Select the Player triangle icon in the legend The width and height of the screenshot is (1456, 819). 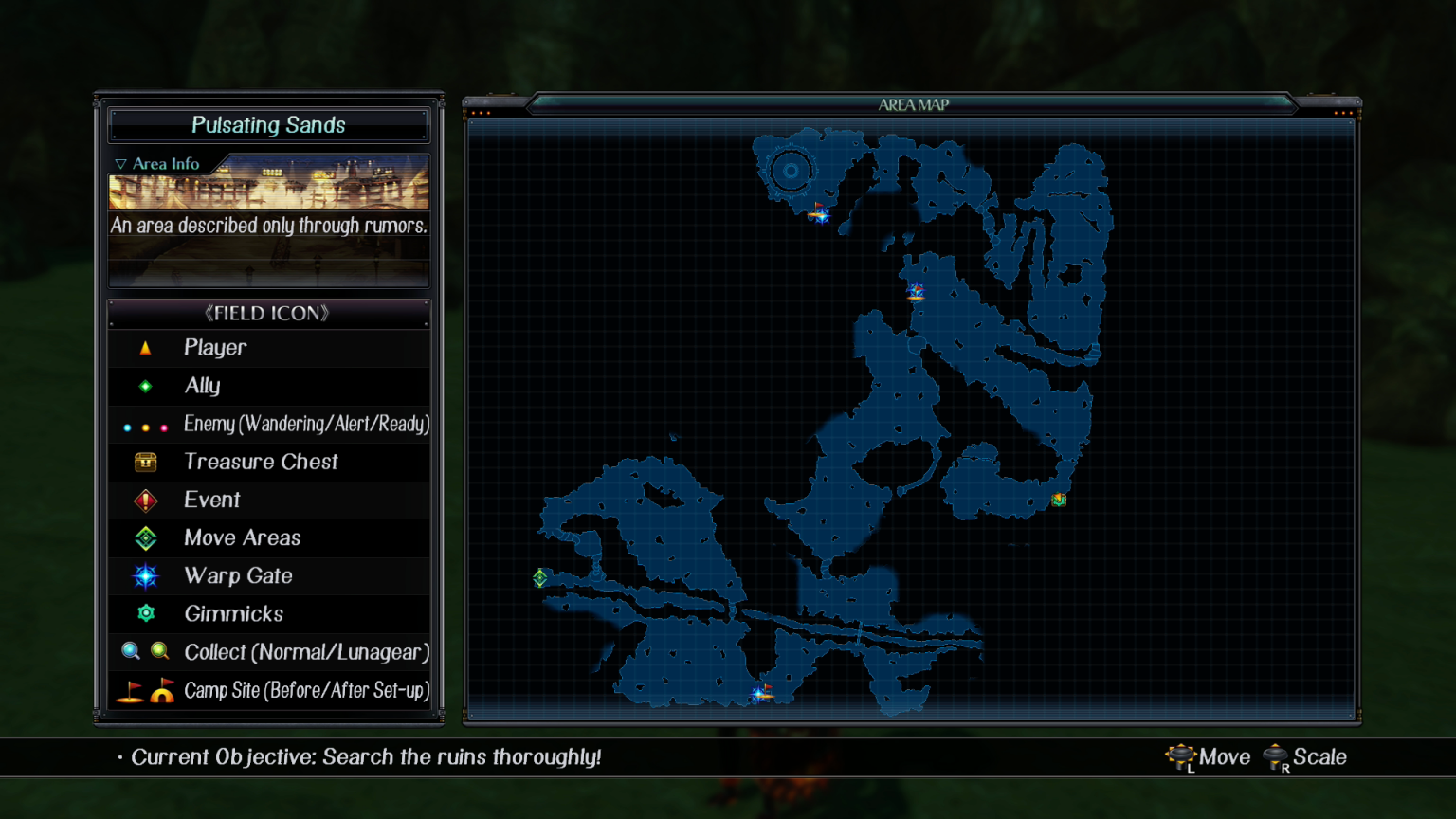click(145, 348)
